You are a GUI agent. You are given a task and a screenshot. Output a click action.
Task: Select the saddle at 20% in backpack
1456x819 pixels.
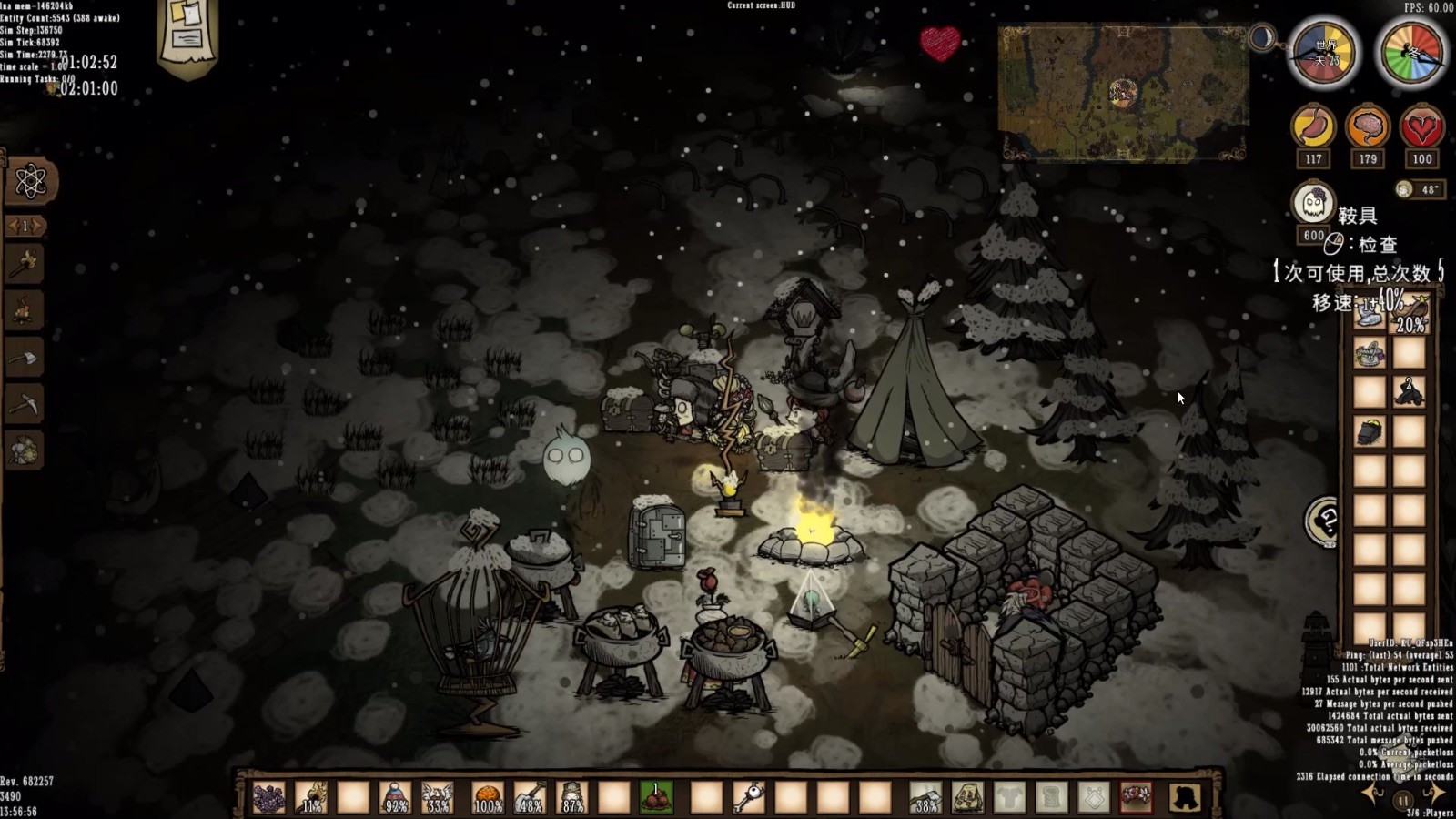tap(1410, 315)
